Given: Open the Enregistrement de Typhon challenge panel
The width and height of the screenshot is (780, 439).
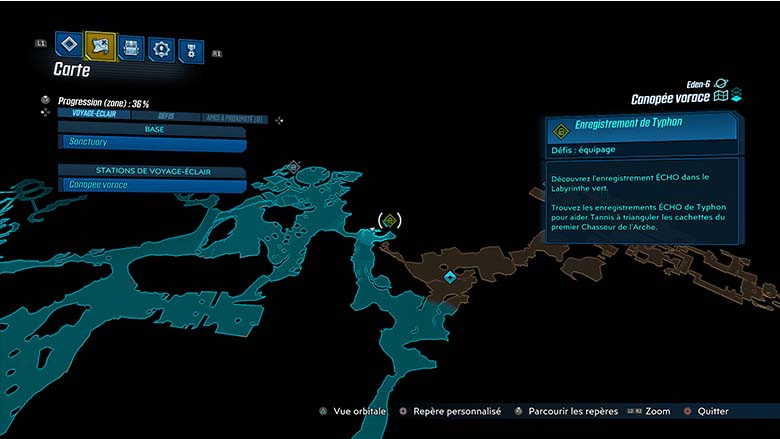Looking at the screenshot, I should (643, 127).
